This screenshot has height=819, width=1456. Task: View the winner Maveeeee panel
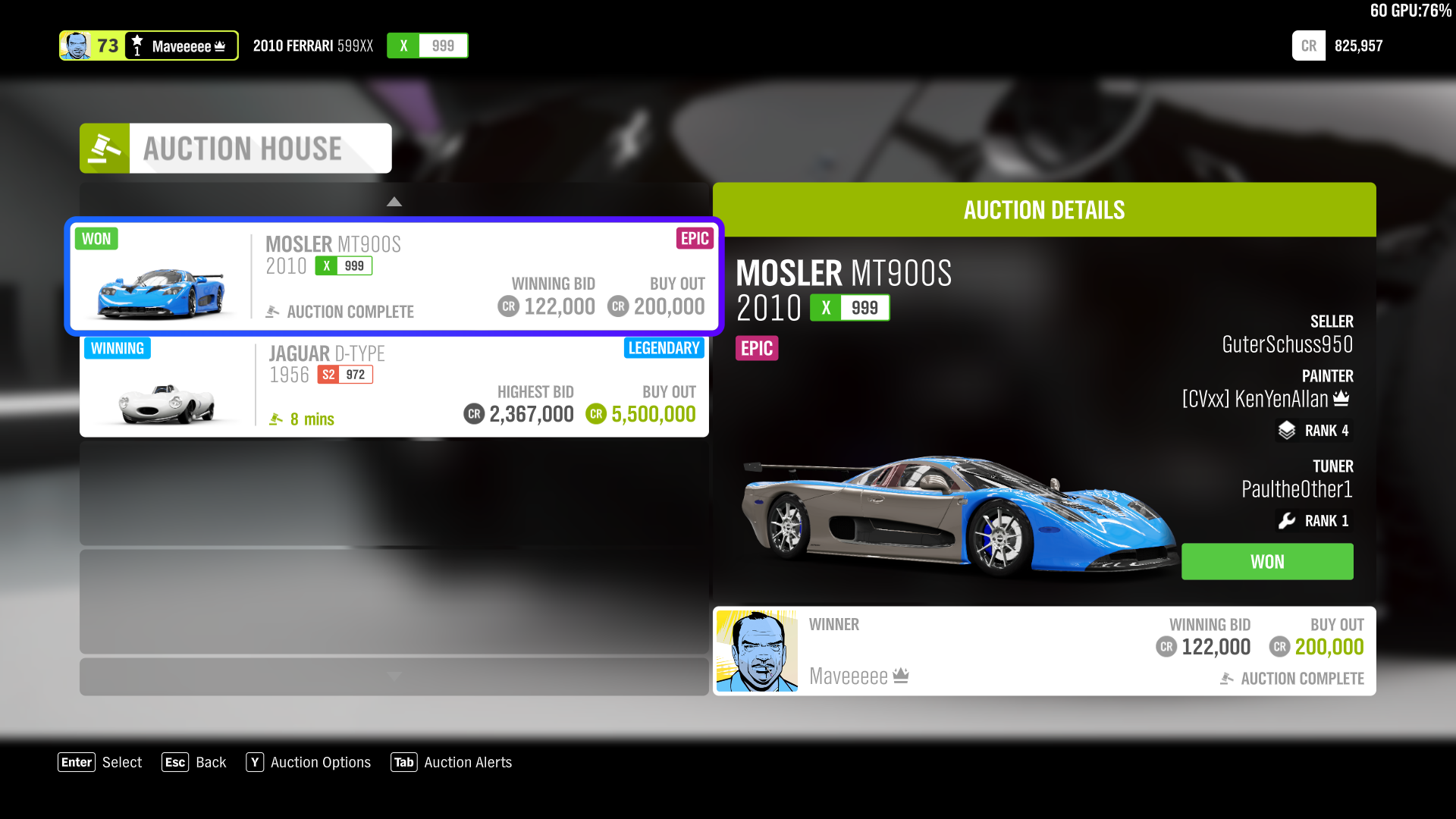1043,651
